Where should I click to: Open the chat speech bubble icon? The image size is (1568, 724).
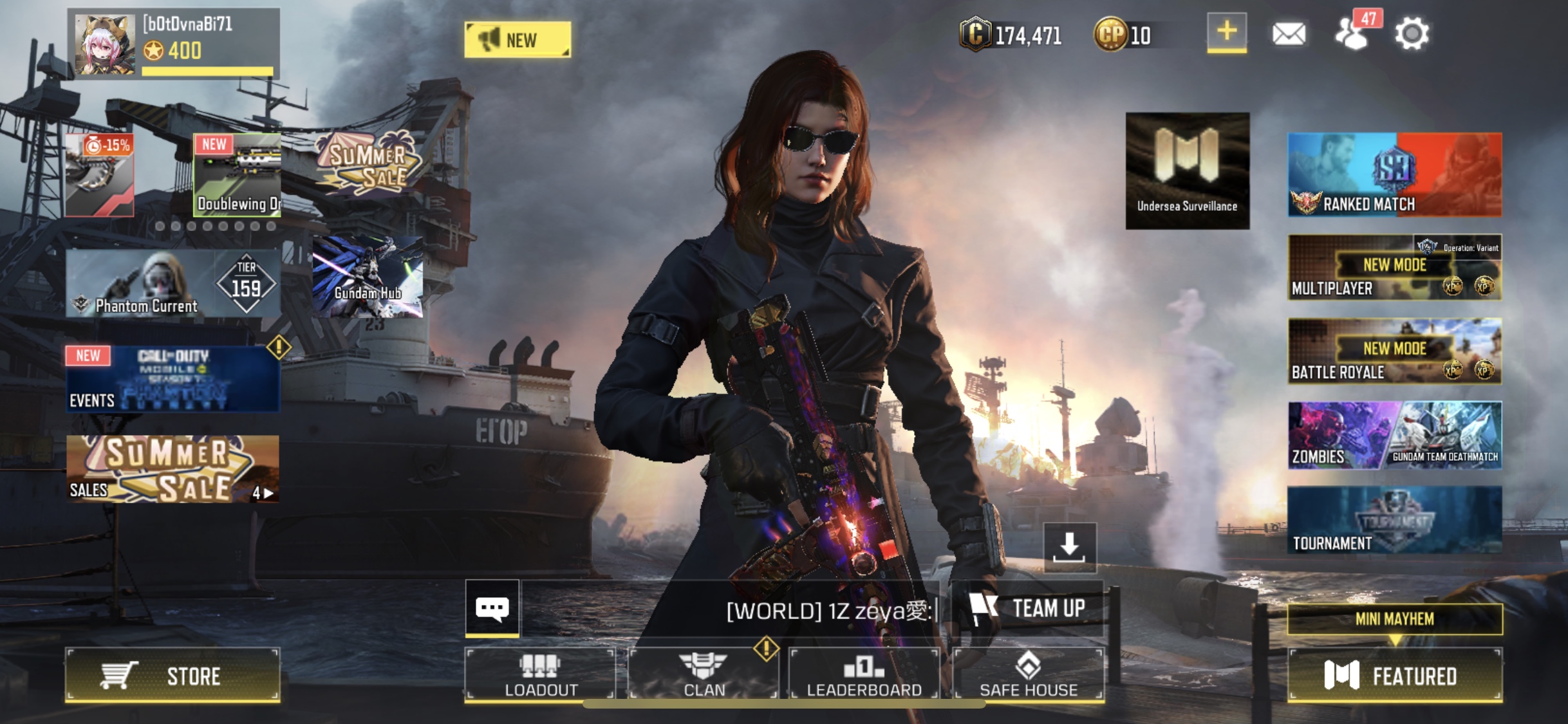click(492, 608)
